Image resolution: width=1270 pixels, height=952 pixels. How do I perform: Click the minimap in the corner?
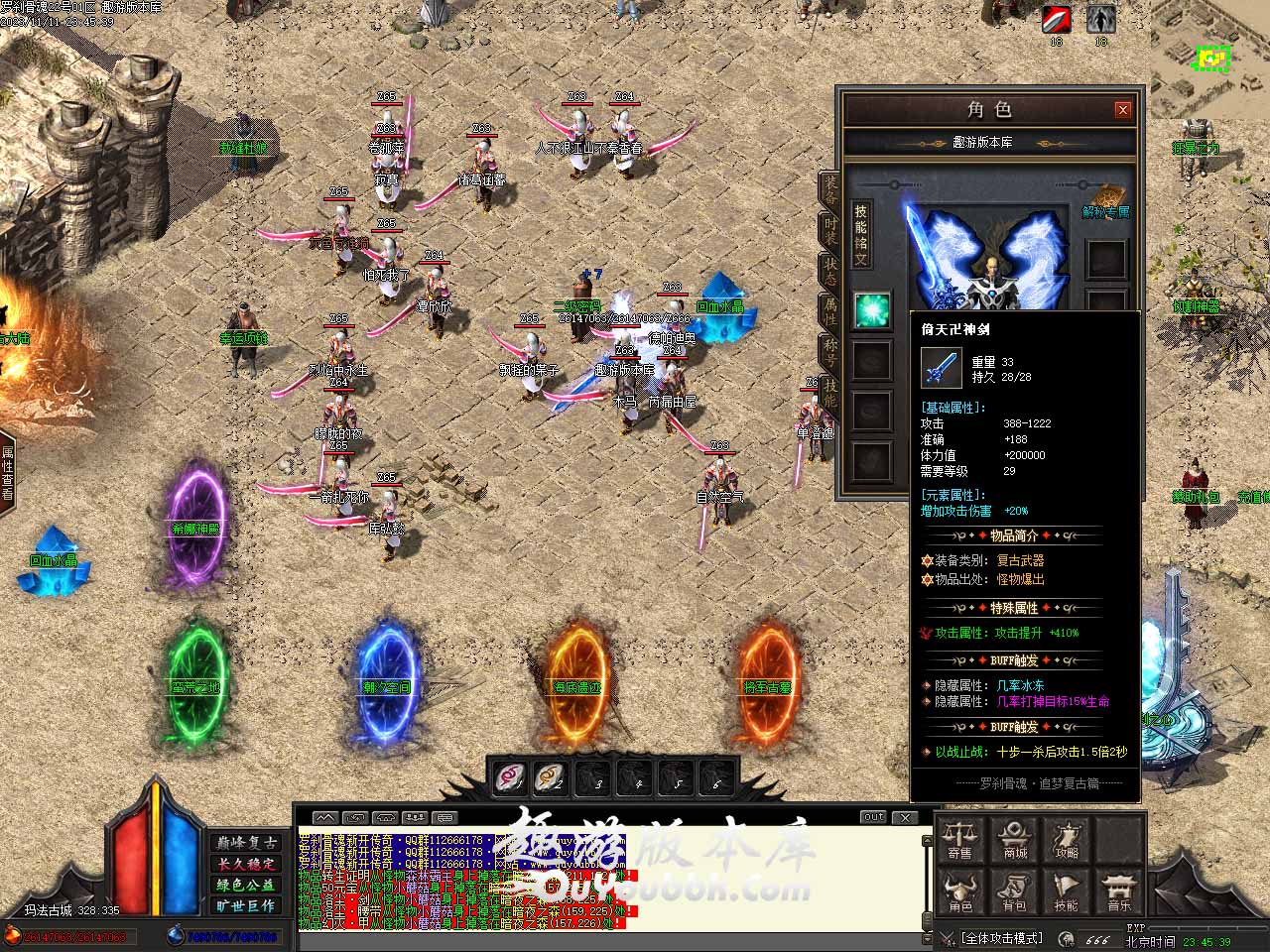[1210, 59]
